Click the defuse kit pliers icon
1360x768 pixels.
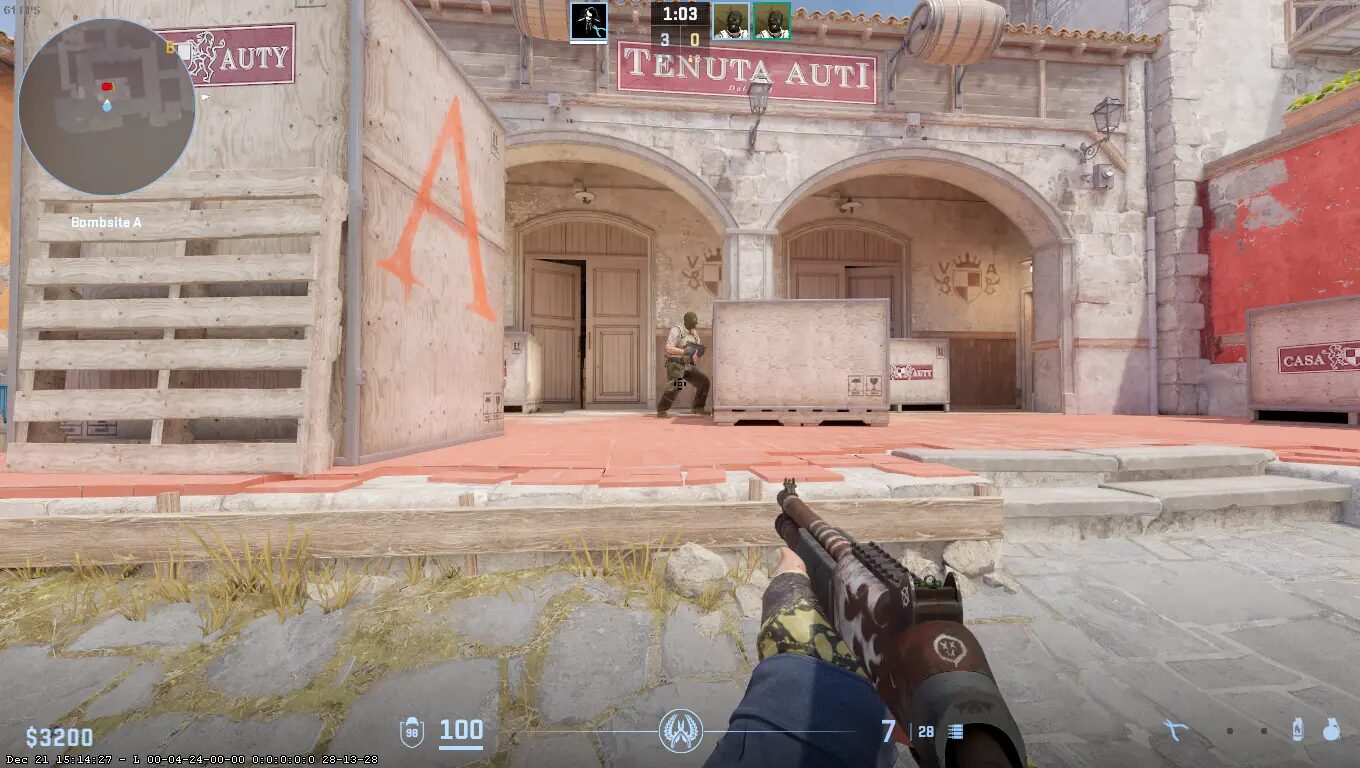click(x=1175, y=730)
